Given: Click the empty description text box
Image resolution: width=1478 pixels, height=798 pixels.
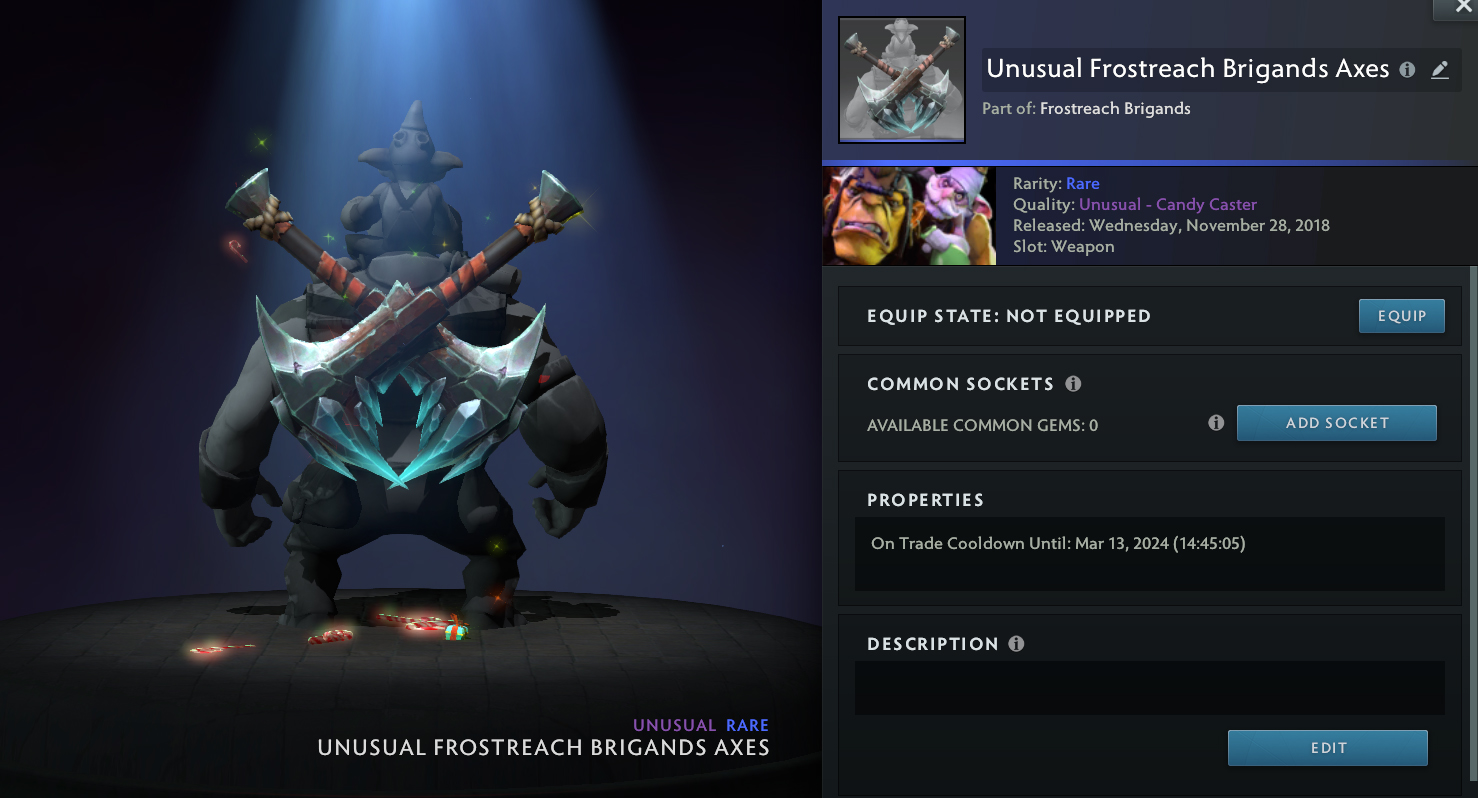Looking at the screenshot, I should pos(1149,688).
